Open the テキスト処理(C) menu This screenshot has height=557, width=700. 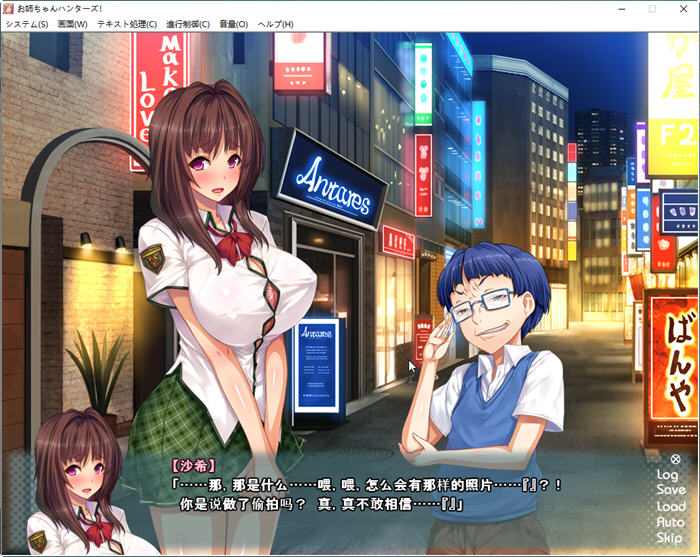(126, 24)
